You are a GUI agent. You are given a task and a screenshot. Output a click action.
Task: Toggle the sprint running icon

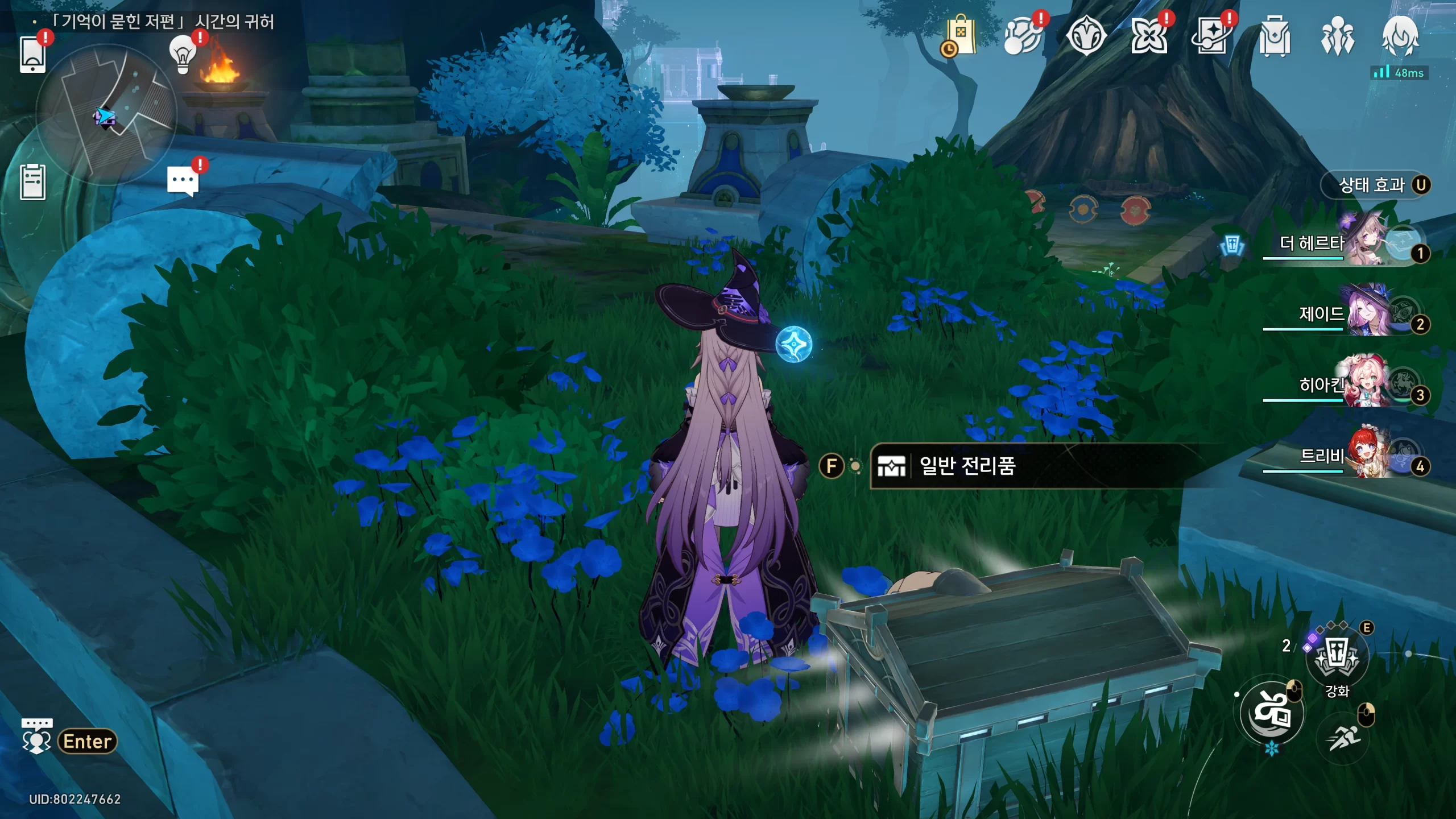click(1343, 738)
